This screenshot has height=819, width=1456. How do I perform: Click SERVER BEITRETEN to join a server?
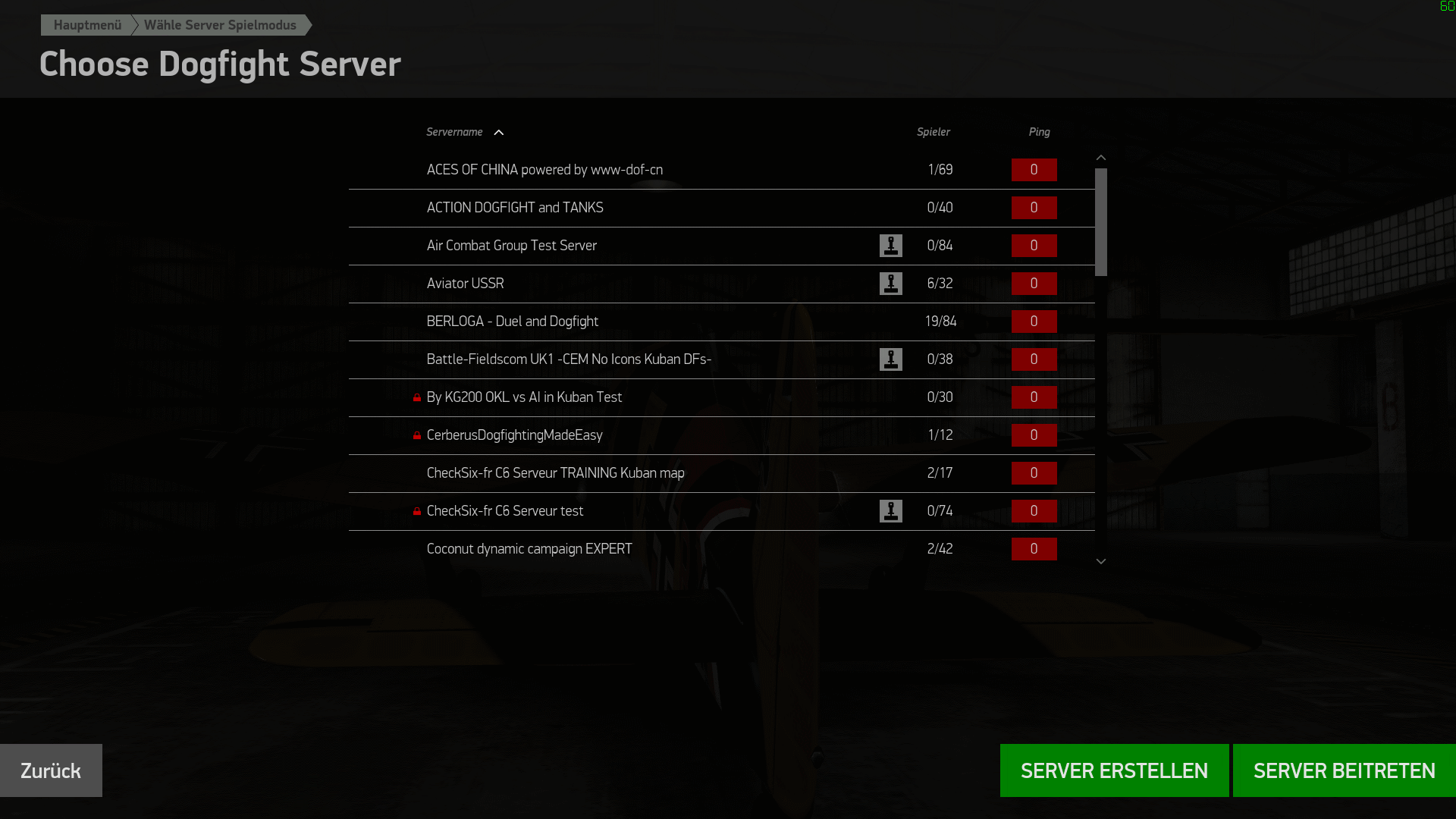tap(1344, 770)
